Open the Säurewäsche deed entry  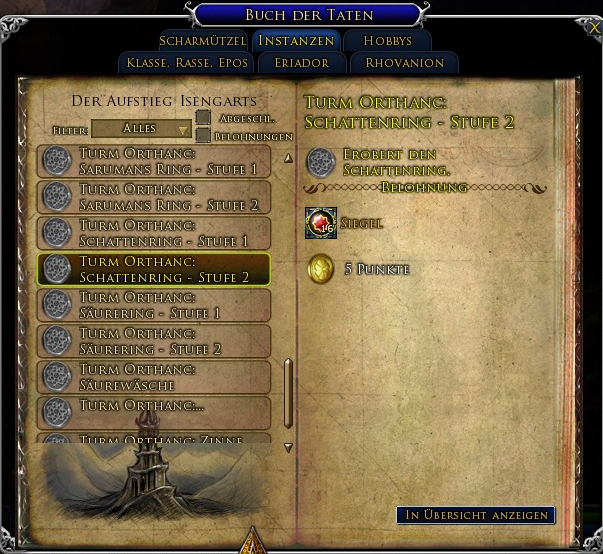[x=154, y=377]
